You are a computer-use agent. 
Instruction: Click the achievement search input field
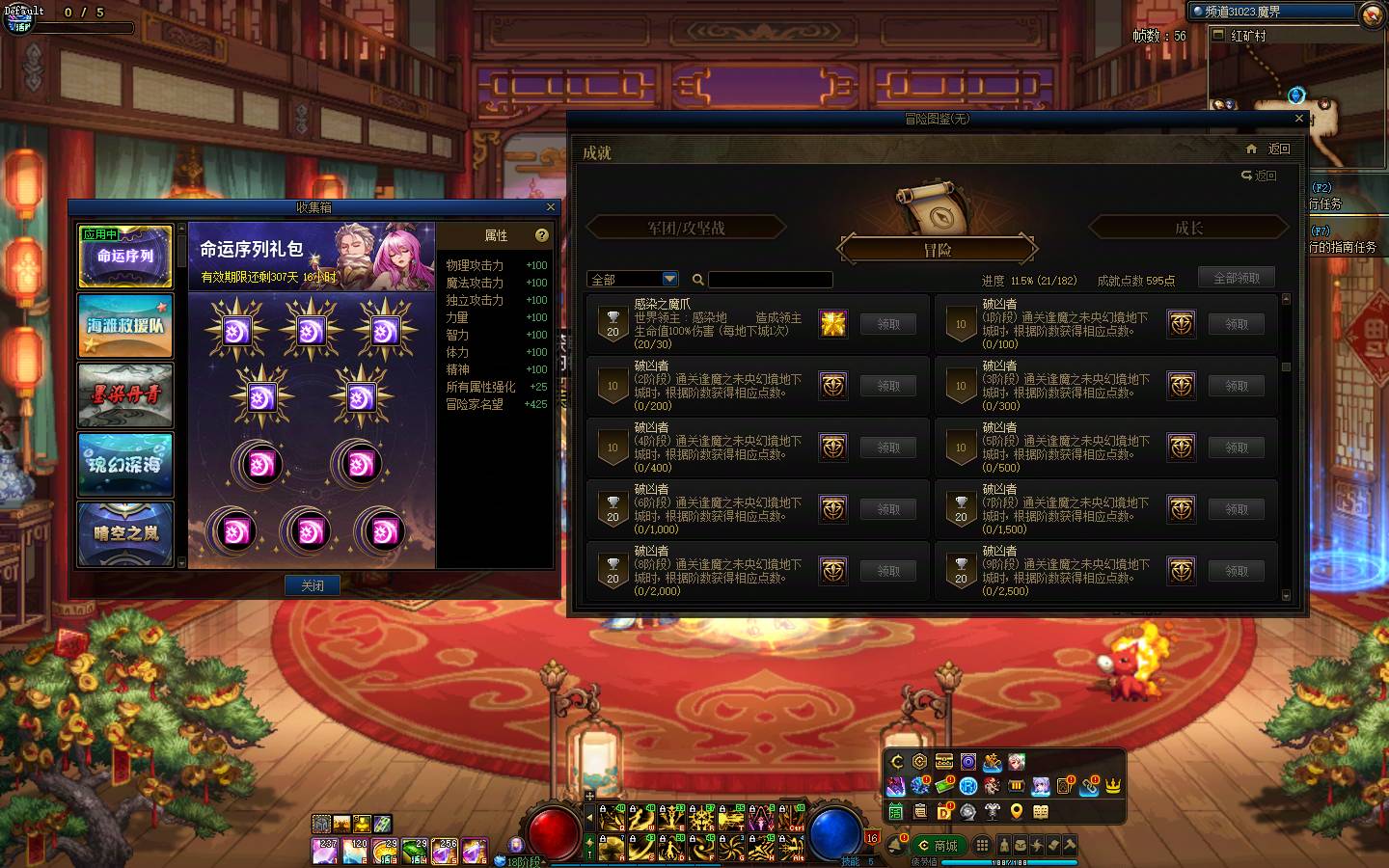tap(770, 280)
